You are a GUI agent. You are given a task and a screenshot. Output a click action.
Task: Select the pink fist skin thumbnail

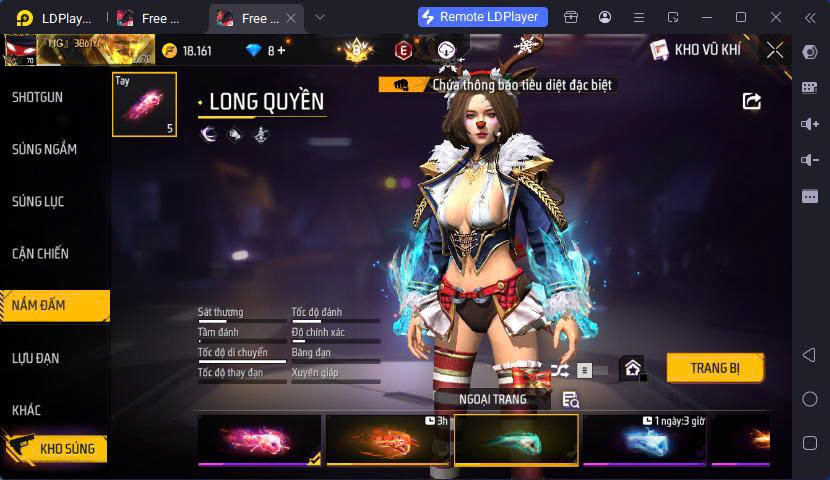point(260,440)
